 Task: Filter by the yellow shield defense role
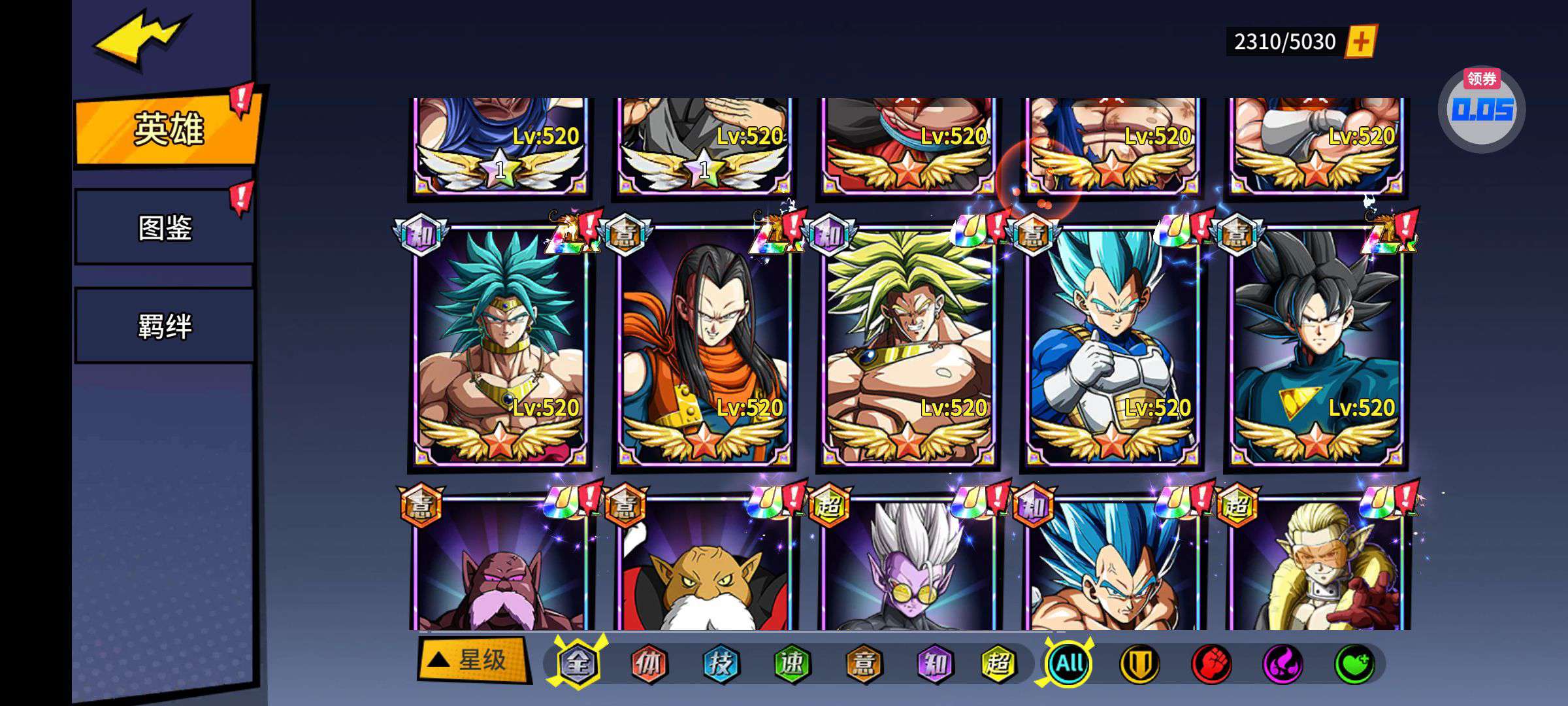pos(1140,664)
